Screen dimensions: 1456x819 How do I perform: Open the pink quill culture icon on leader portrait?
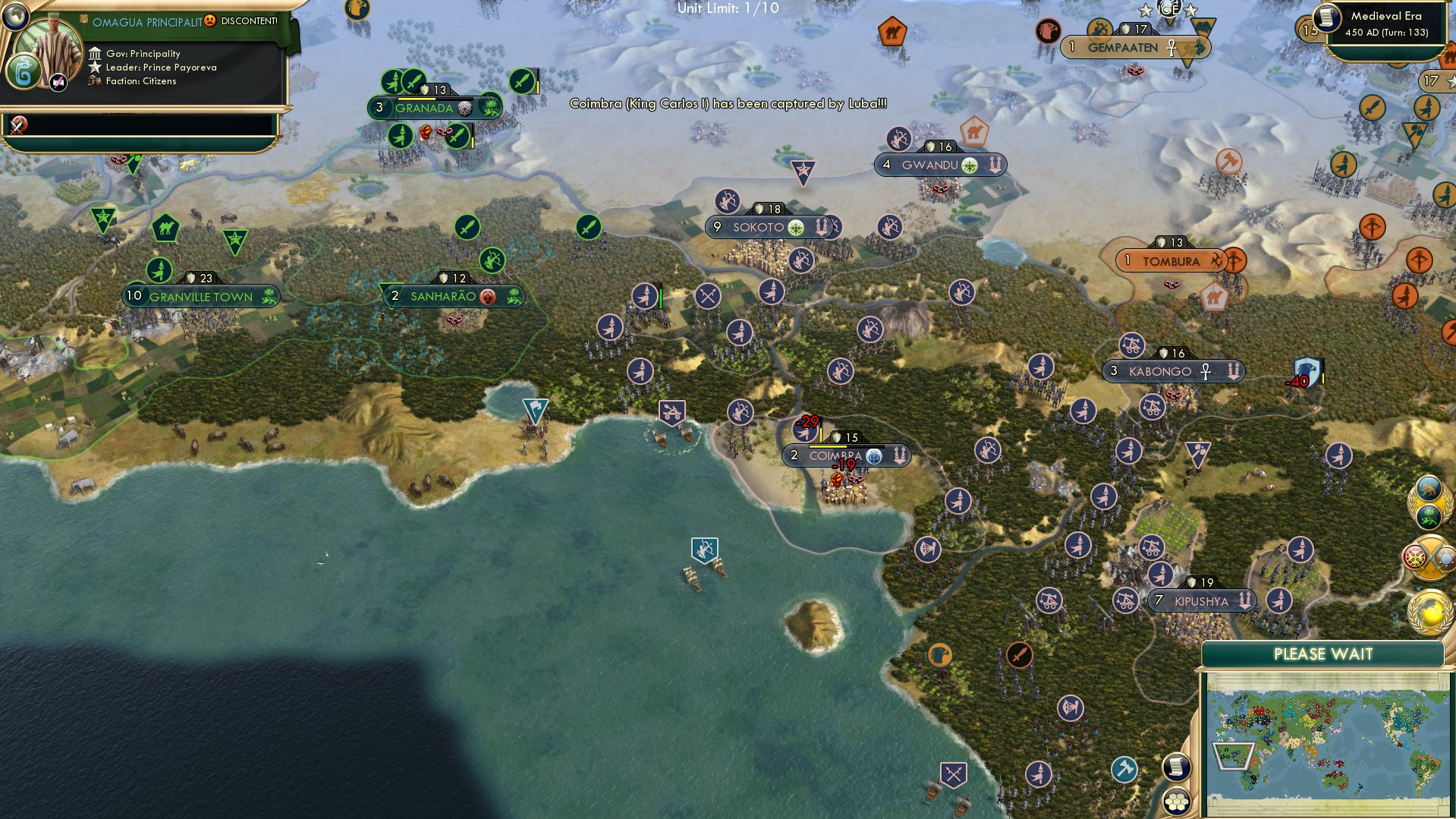click(x=58, y=81)
